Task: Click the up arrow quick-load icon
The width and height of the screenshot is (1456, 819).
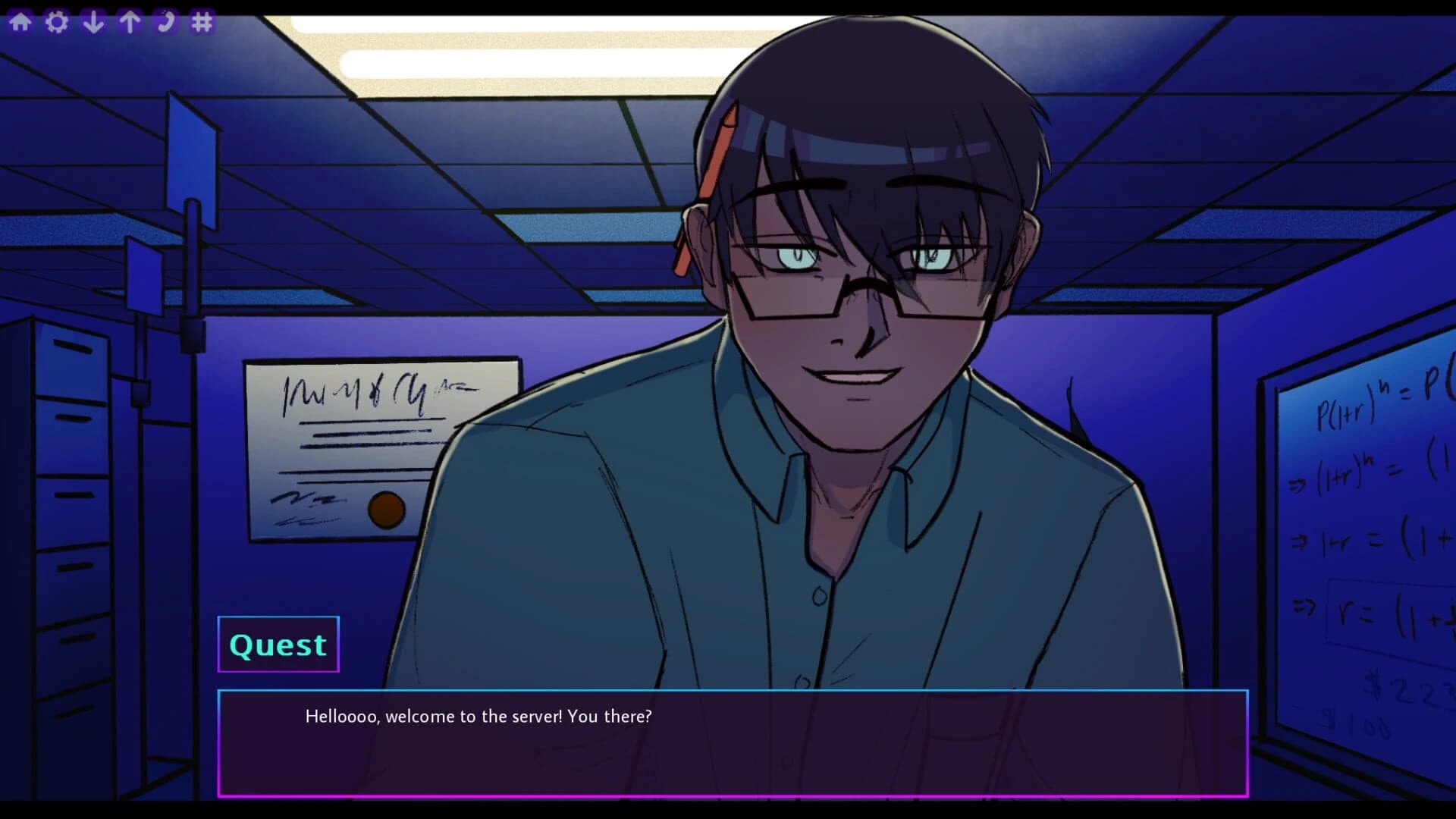Action: [130, 20]
